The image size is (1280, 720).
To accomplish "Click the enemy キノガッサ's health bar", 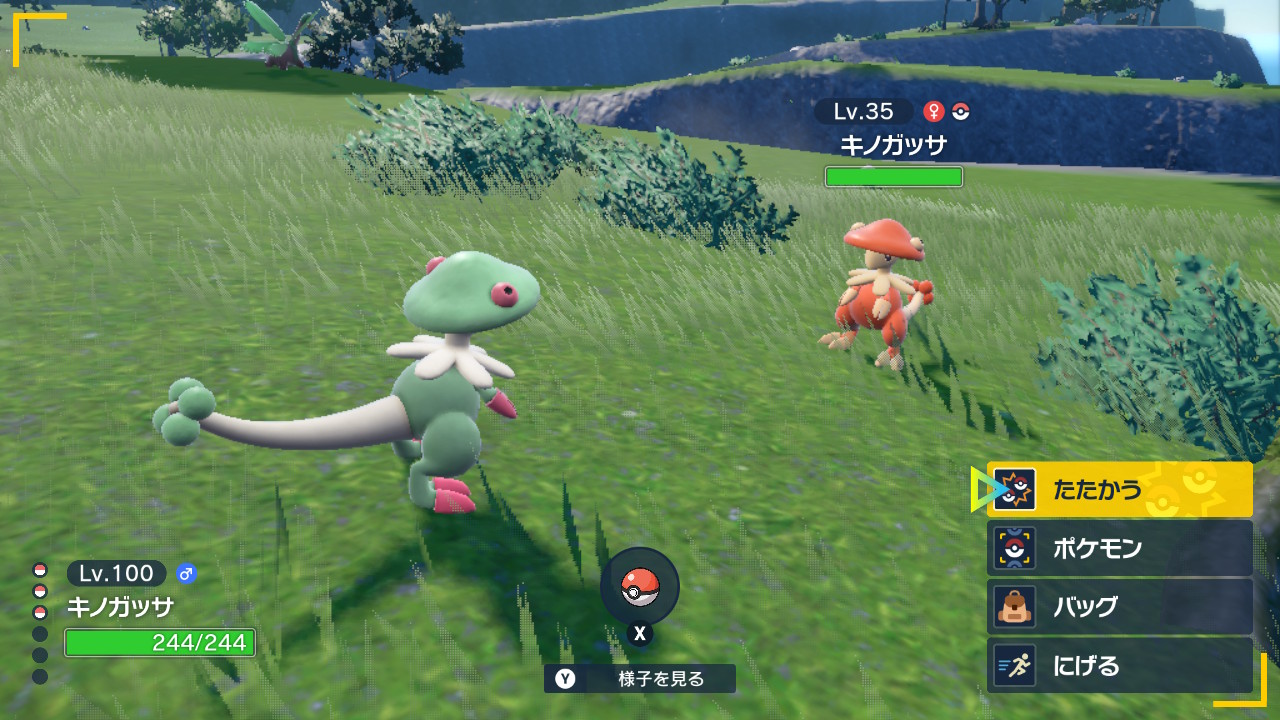I will point(893,176).
